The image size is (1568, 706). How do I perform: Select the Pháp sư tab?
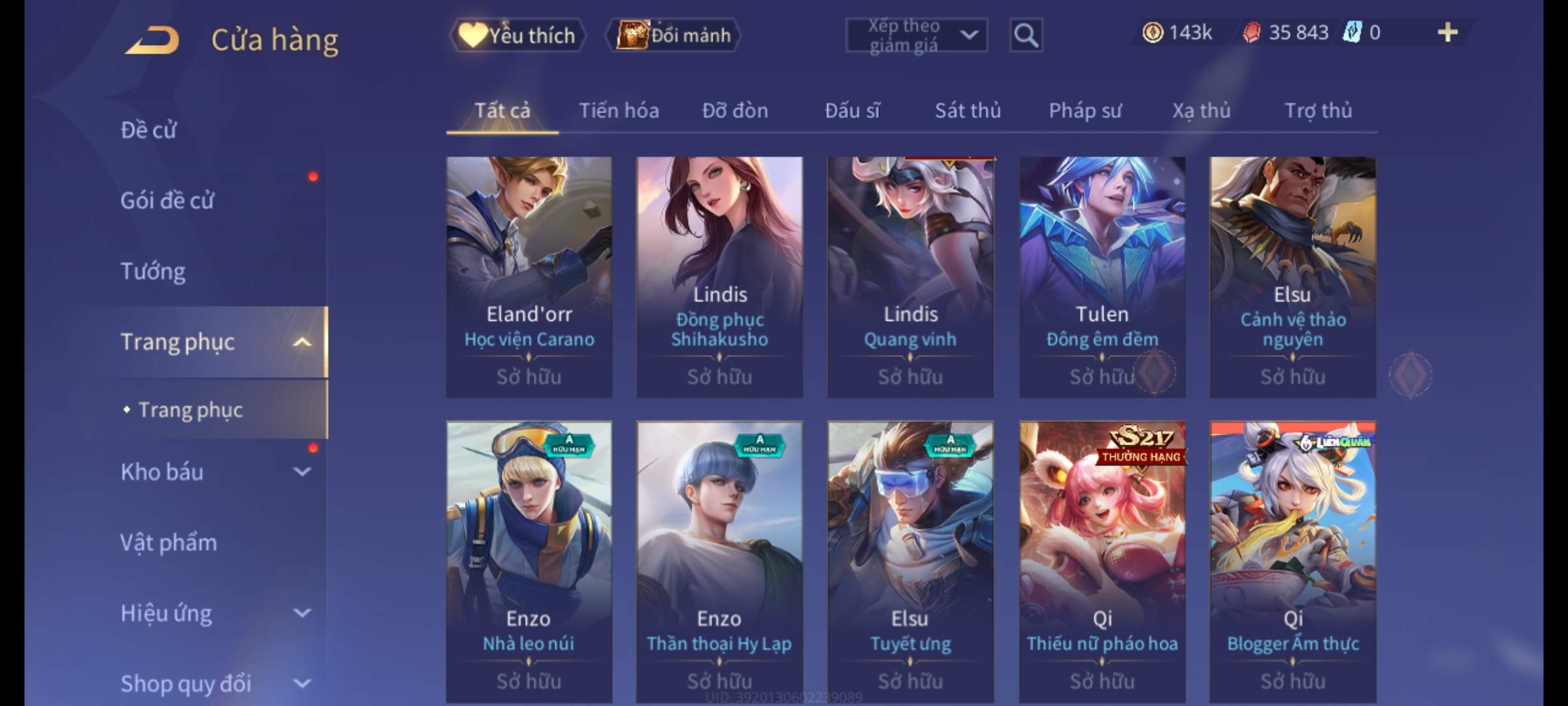tap(1085, 110)
